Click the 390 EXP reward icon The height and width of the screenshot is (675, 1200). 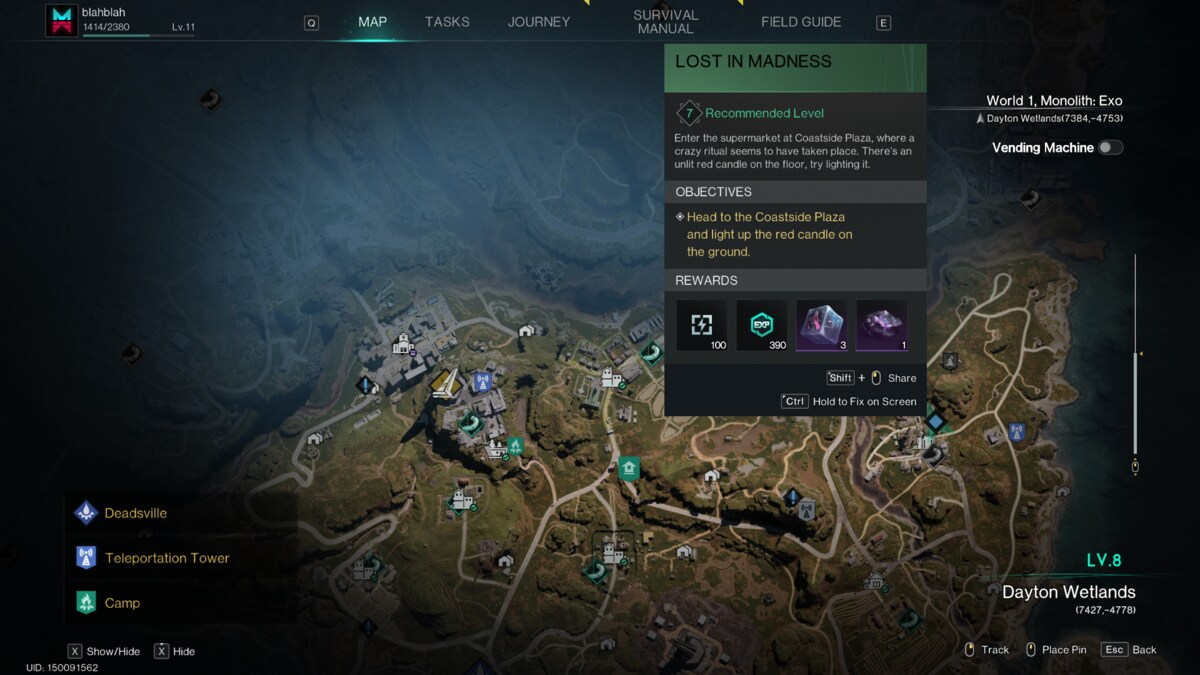tap(762, 325)
